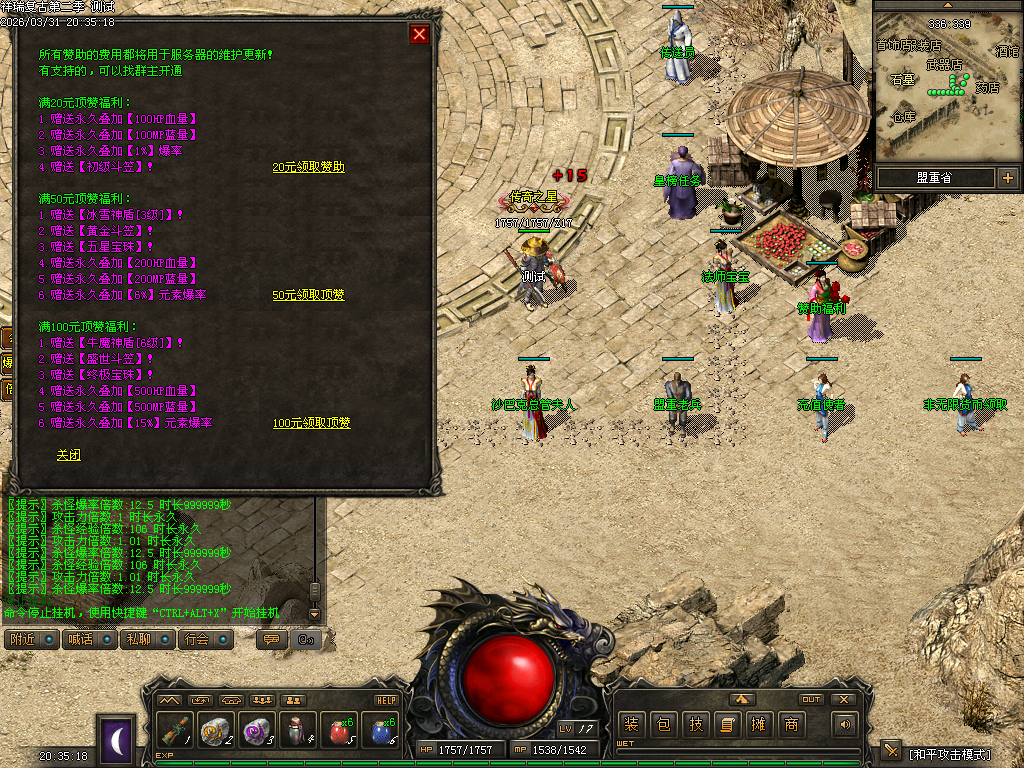This screenshot has width=1024, height=768.
Task: Toggle the sound speaker button
Action: [x=846, y=725]
